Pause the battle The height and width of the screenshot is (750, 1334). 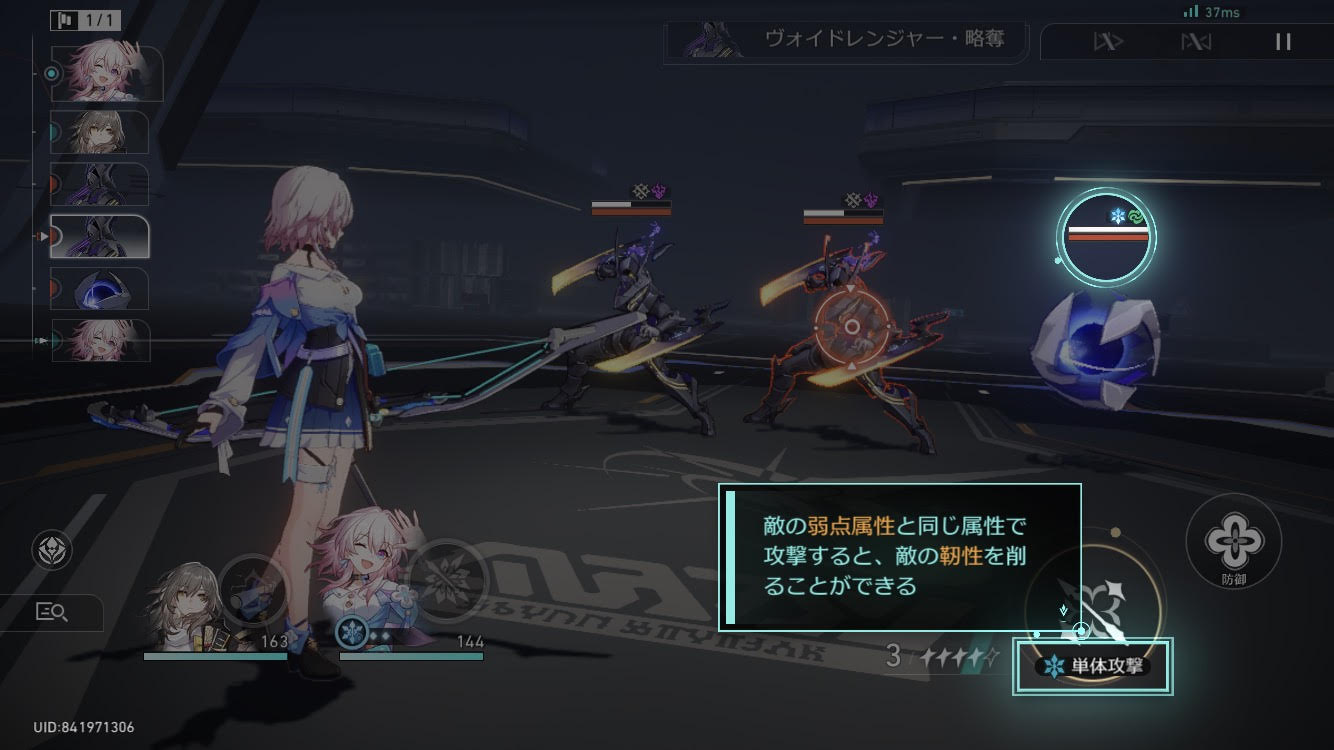pos(1283,42)
